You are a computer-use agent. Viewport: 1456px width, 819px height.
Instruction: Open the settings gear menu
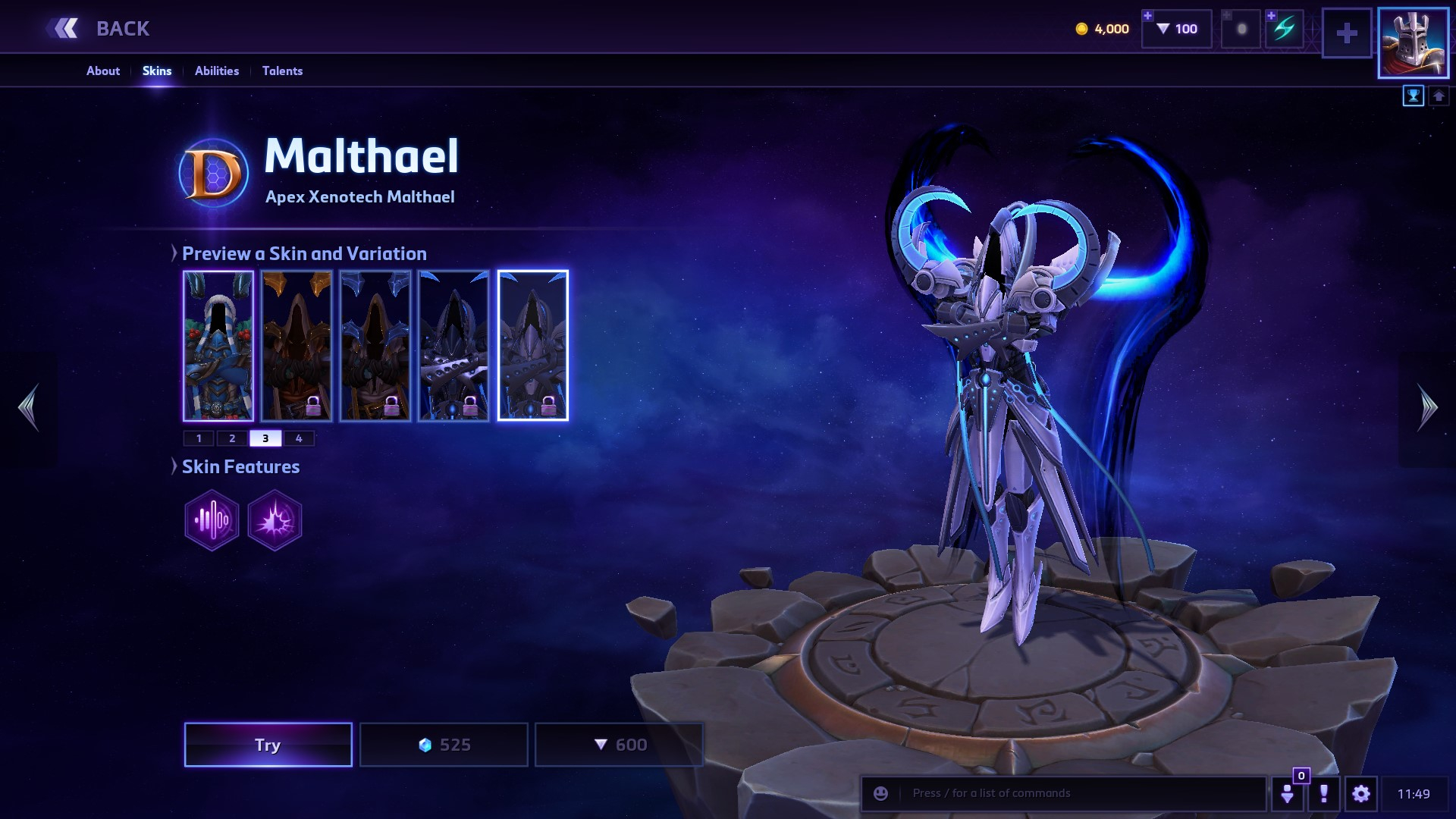[x=1361, y=794]
